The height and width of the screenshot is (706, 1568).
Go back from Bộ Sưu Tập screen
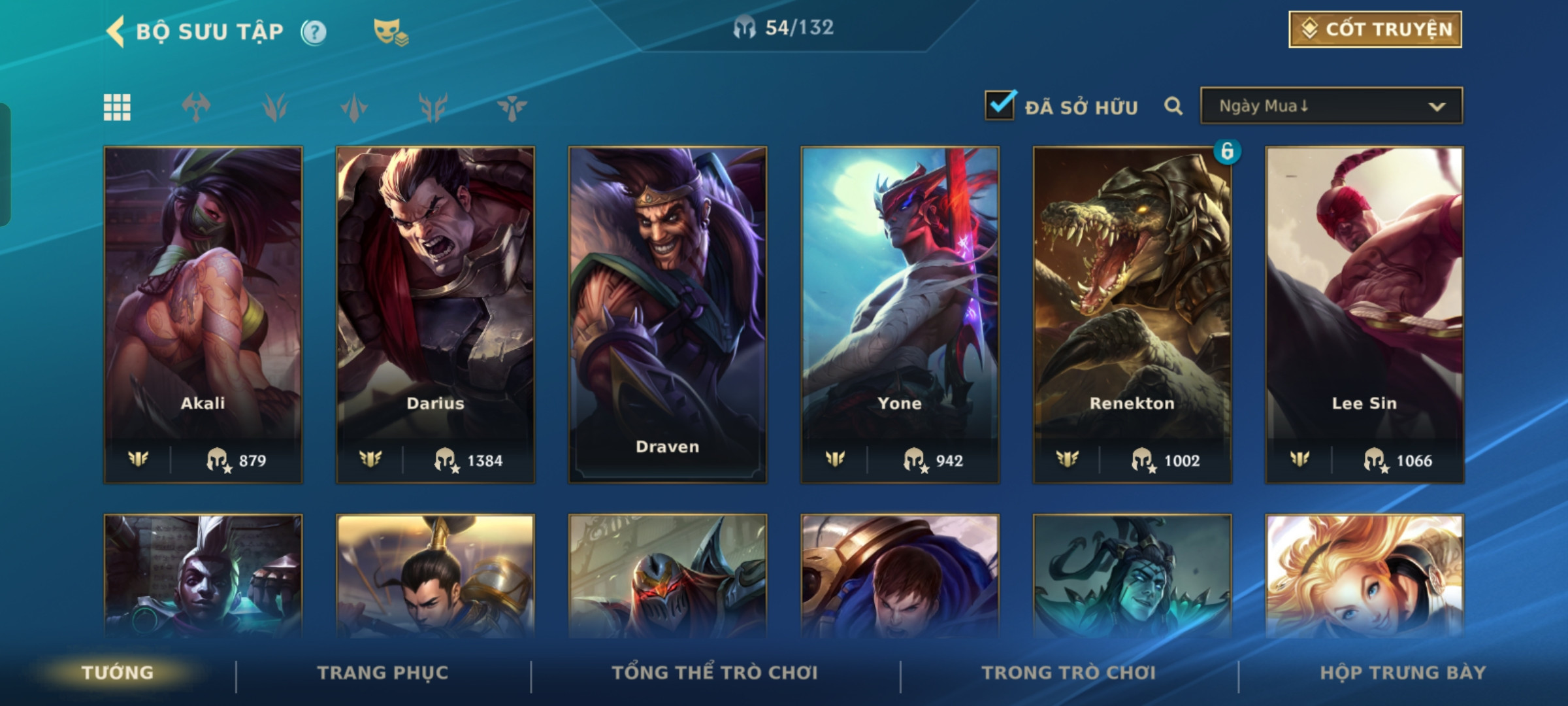116,31
